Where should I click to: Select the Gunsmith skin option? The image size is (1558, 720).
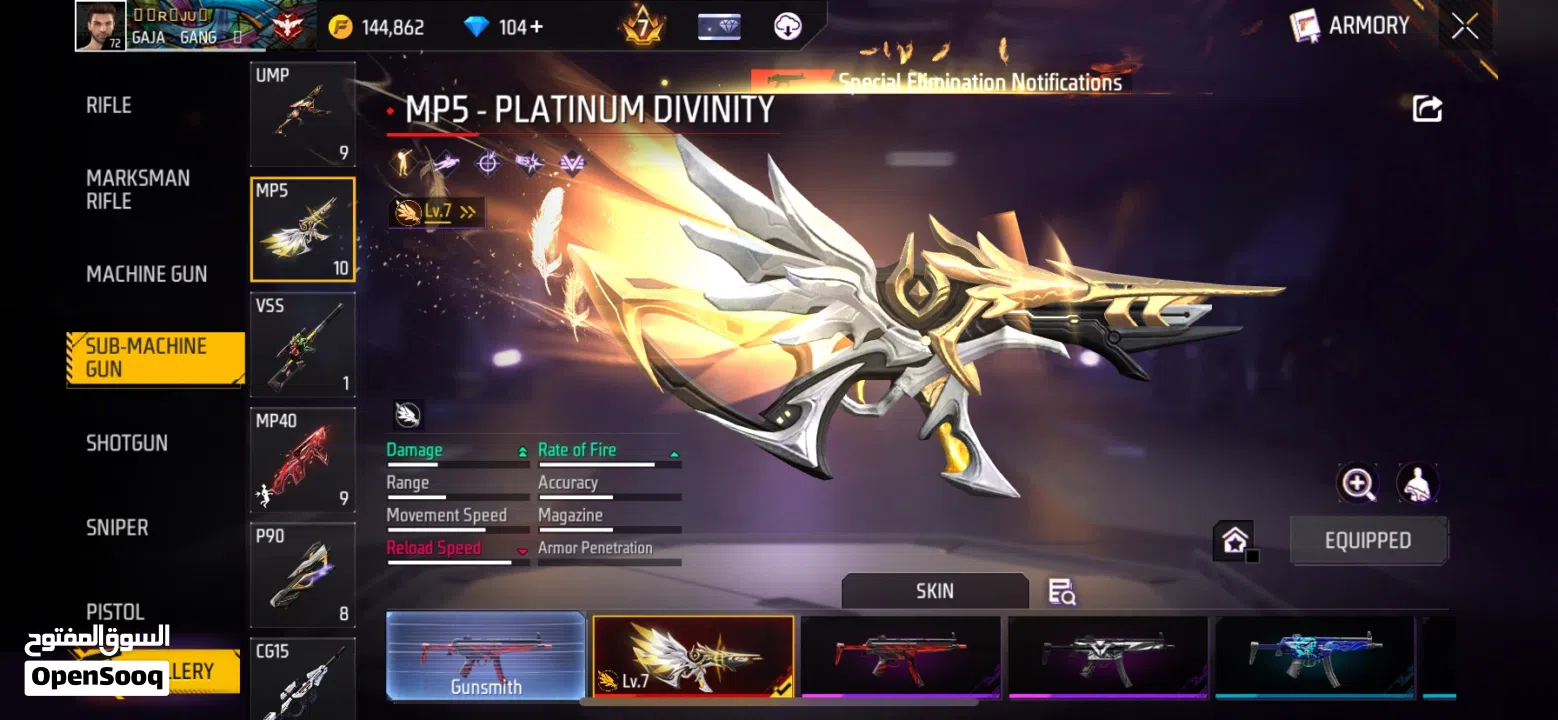pos(486,656)
